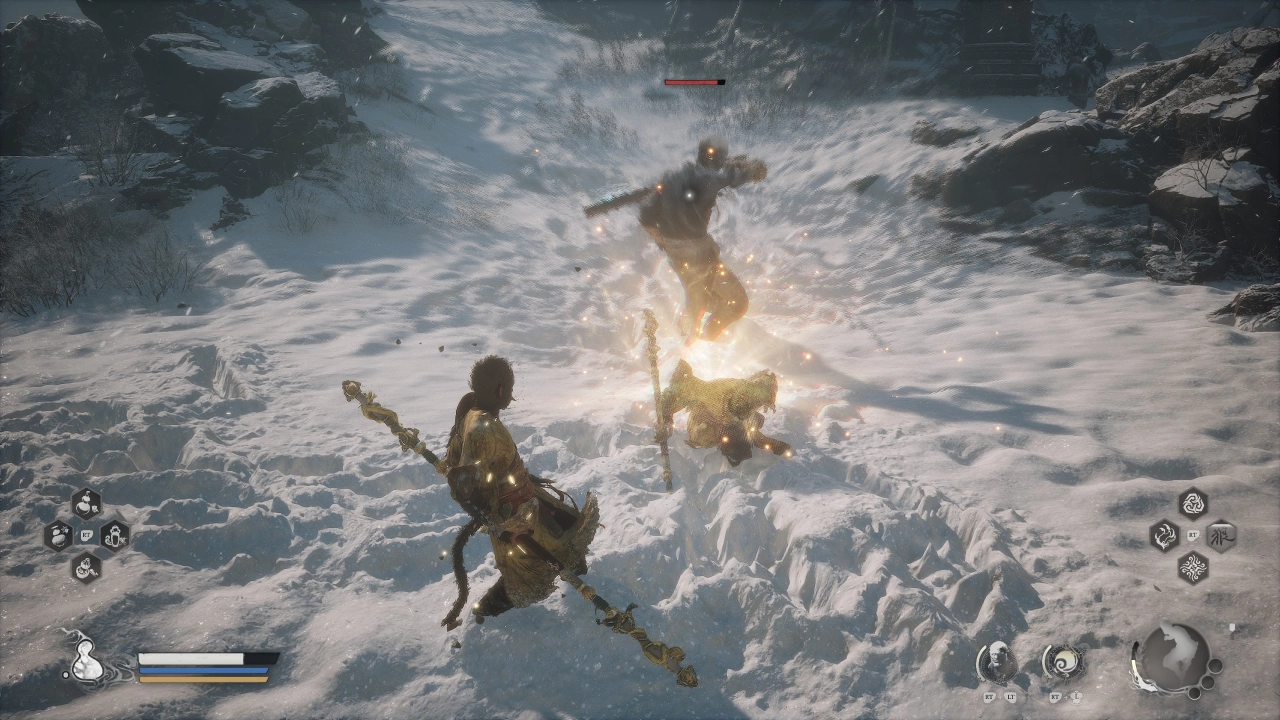The height and width of the screenshot is (720, 1280).
Task: Use the top gourd potion slot
Action: coord(86,502)
